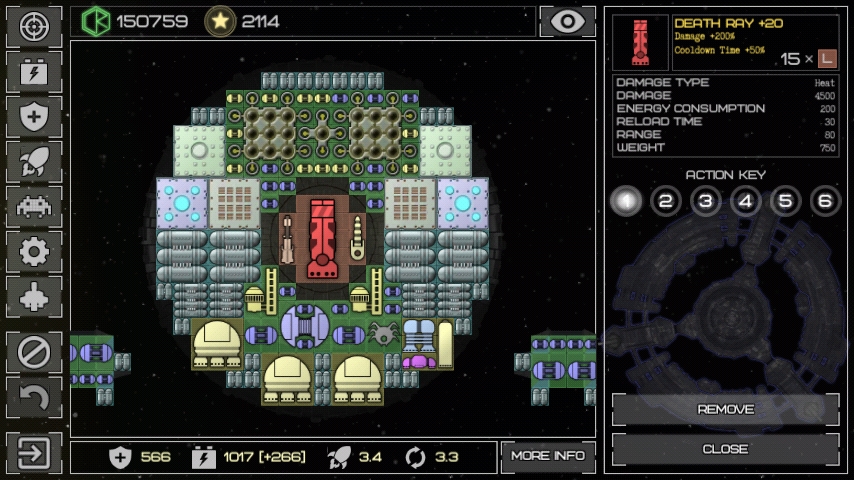Toggle the eye view button
854x480 pixels.
(567, 21)
